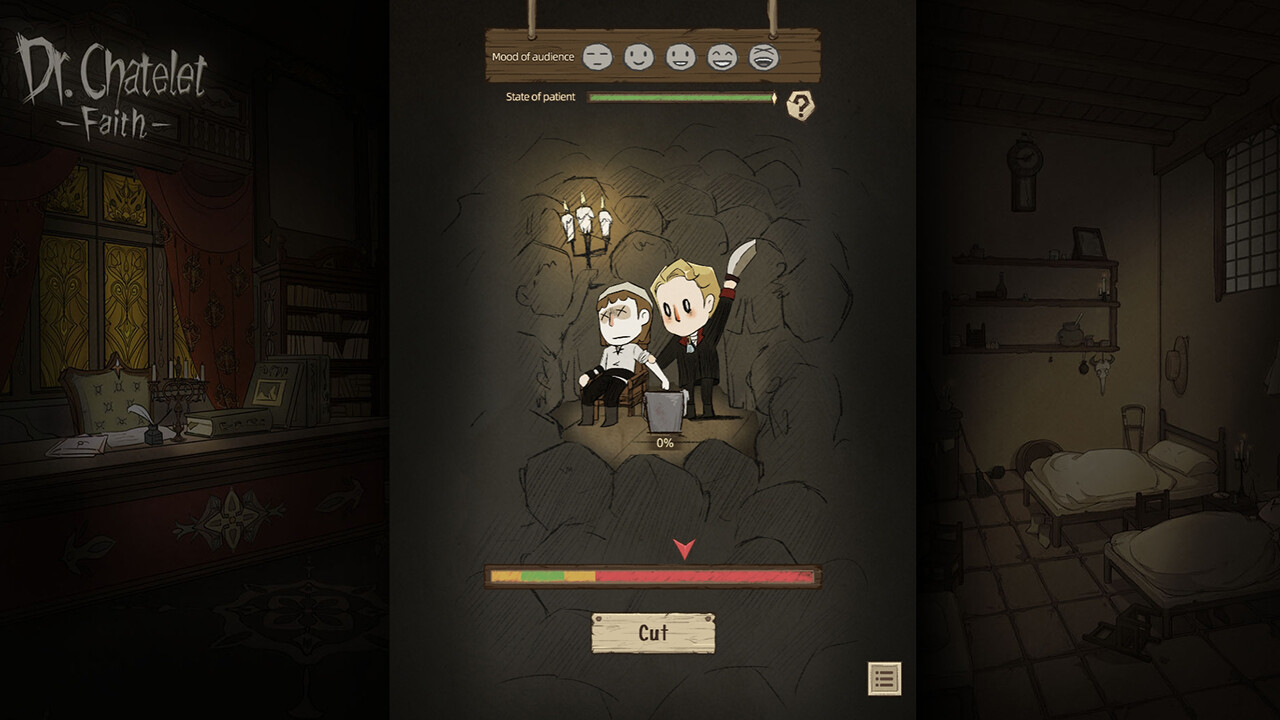
Task: Click the State of patient progress bar
Action: [681, 97]
